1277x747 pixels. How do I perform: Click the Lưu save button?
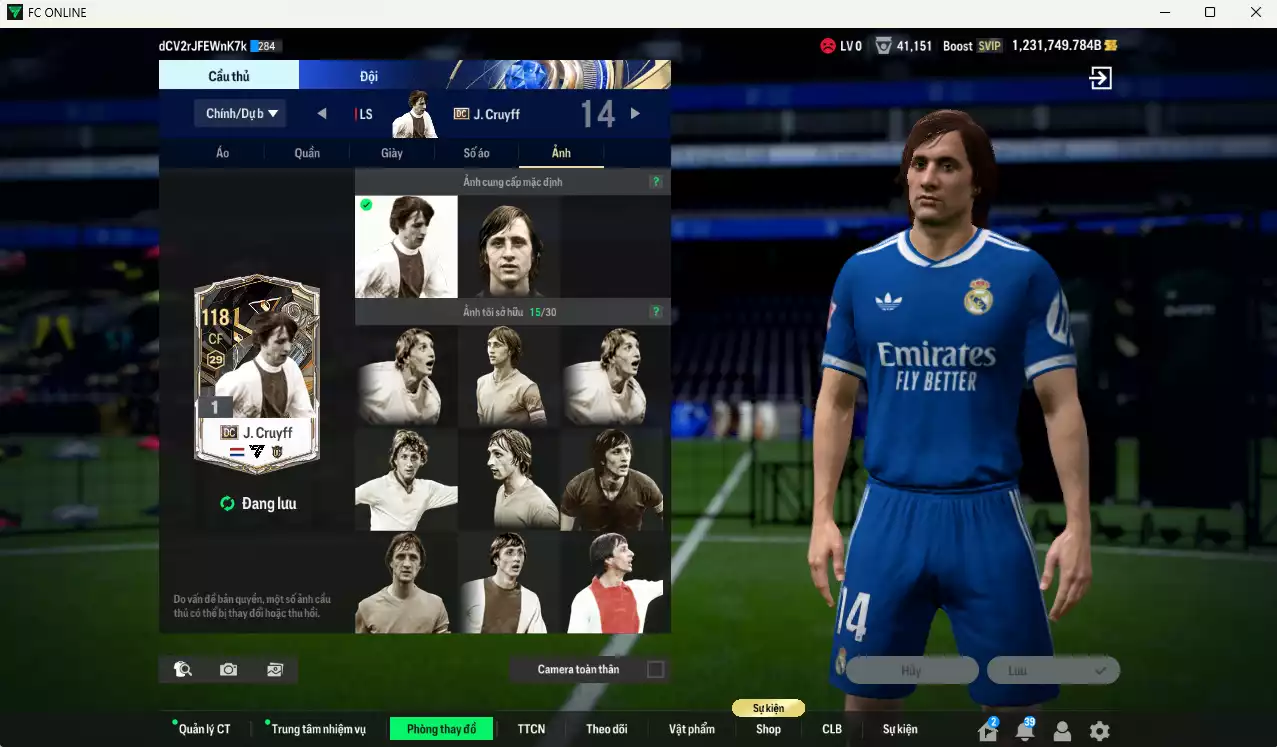1052,670
